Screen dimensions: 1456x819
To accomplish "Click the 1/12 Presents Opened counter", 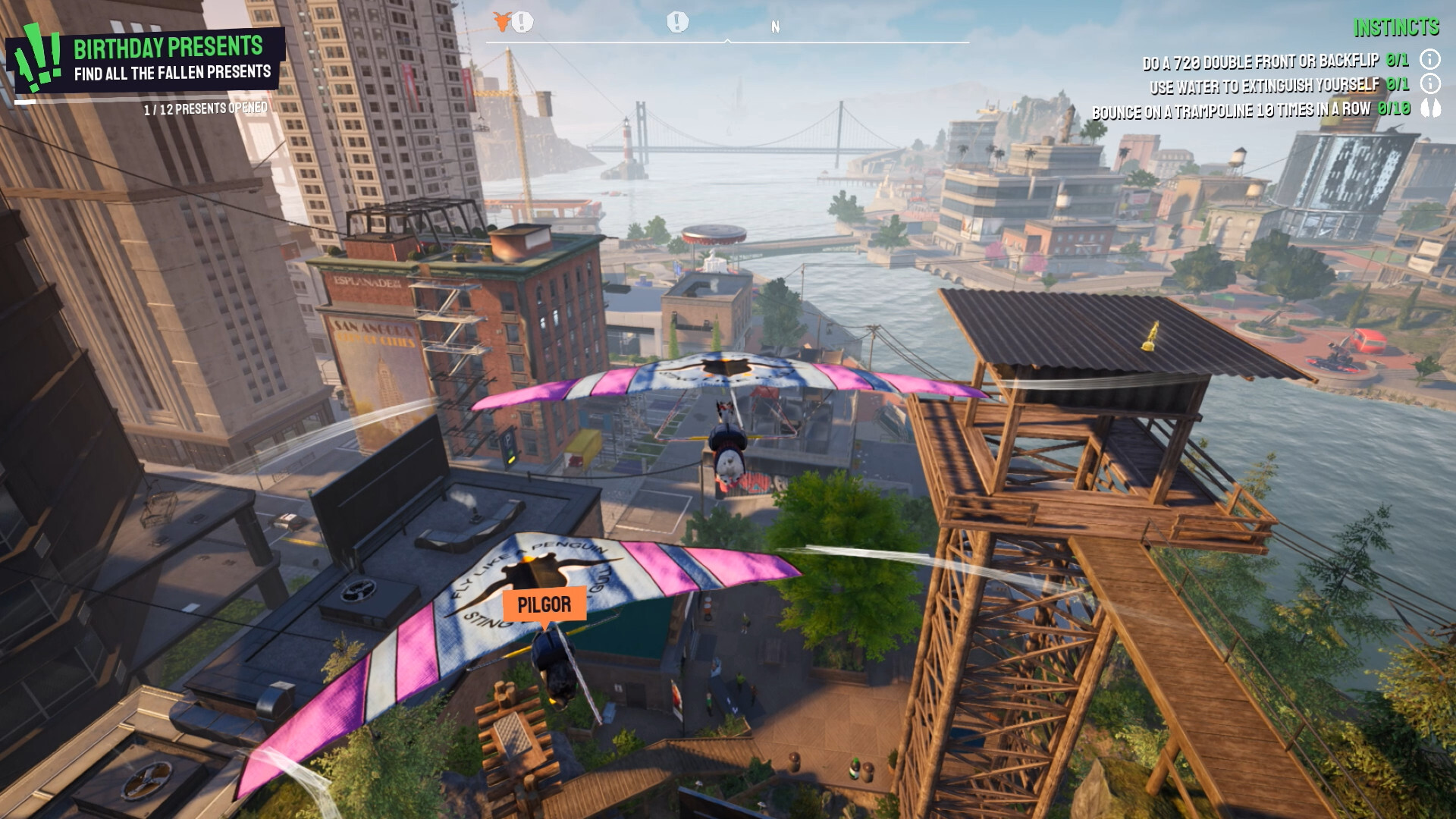I will coord(205,108).
